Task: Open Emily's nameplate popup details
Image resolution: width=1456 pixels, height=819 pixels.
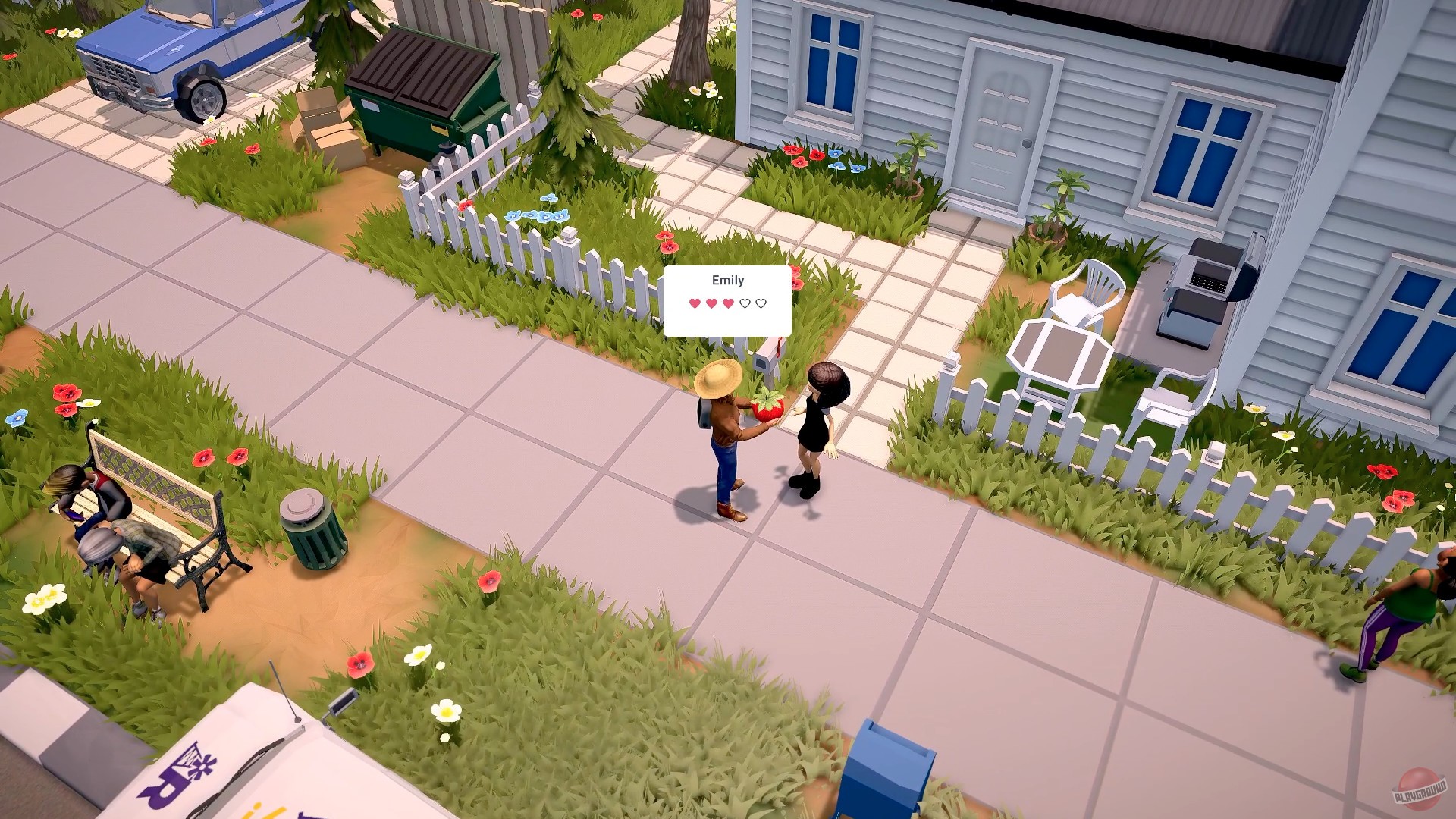Action: (726, 281)
